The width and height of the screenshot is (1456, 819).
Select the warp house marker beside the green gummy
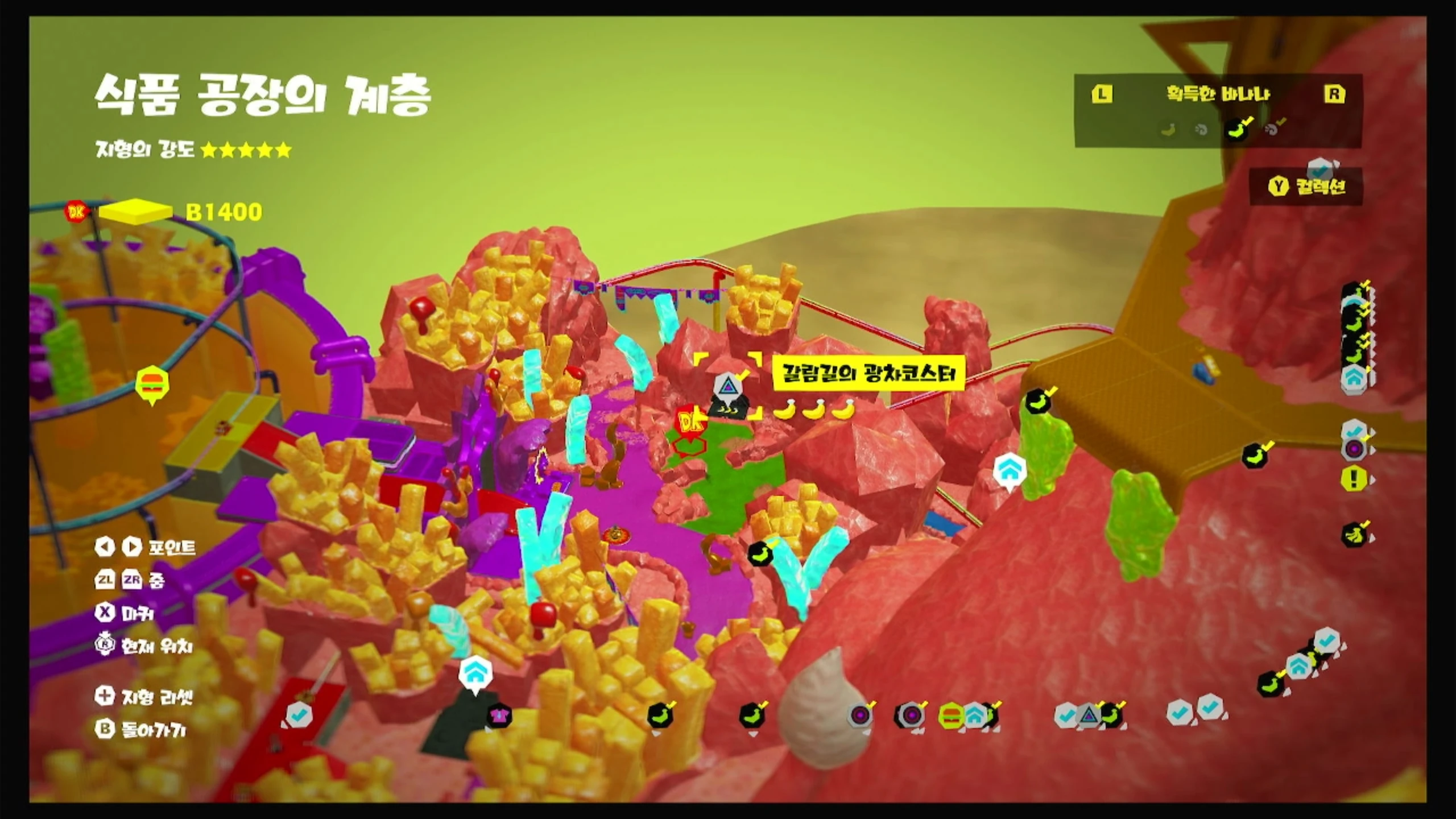1009,470
